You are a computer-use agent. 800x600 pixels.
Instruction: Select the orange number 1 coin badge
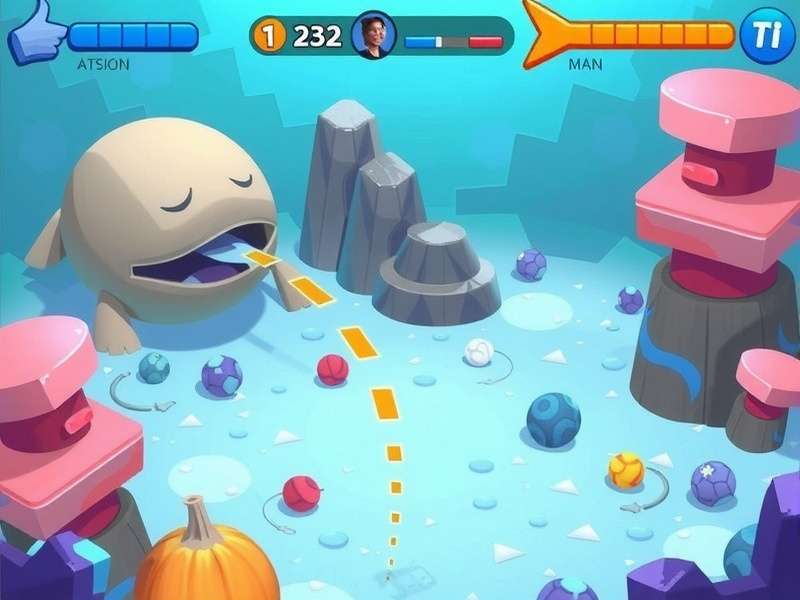268,37
